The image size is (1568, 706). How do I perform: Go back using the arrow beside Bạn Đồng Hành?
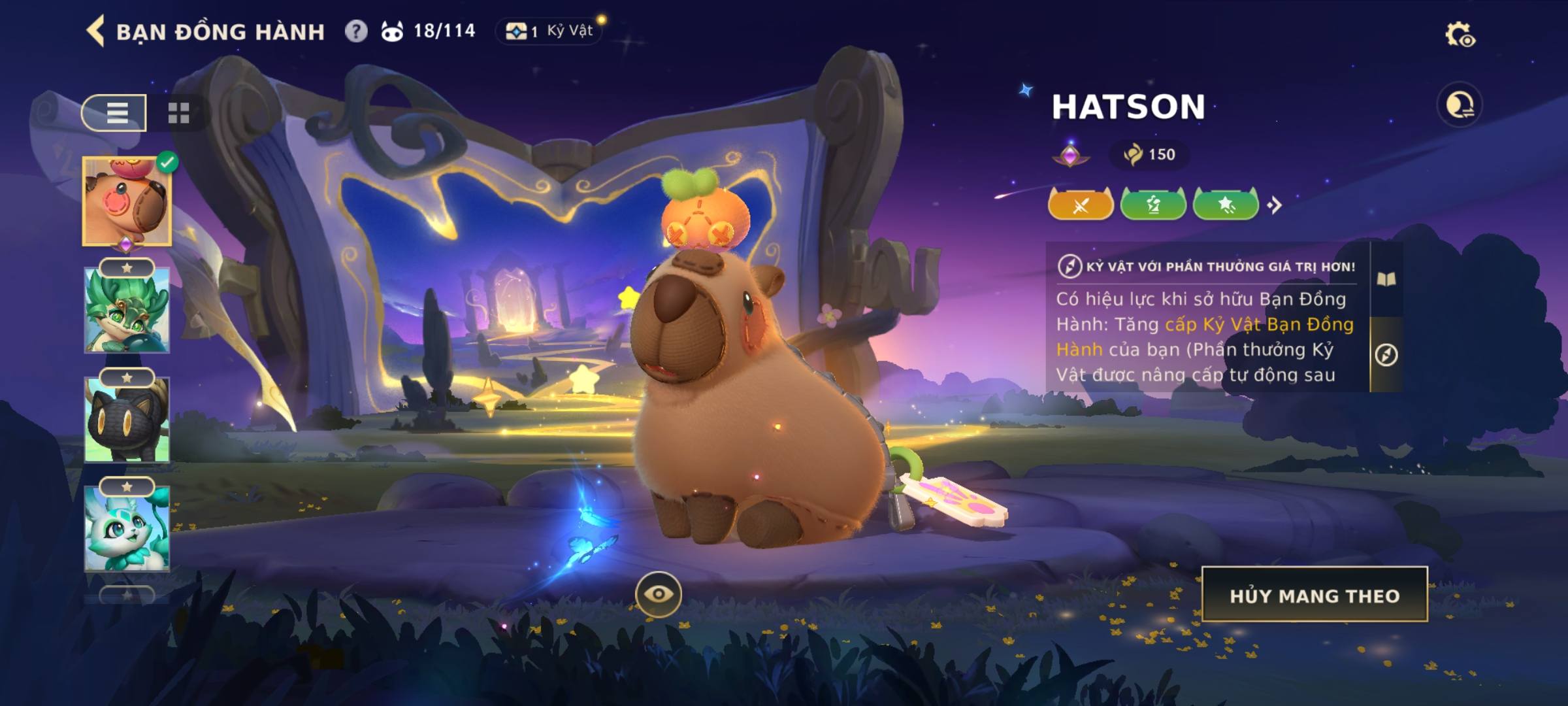coord(96,31)
